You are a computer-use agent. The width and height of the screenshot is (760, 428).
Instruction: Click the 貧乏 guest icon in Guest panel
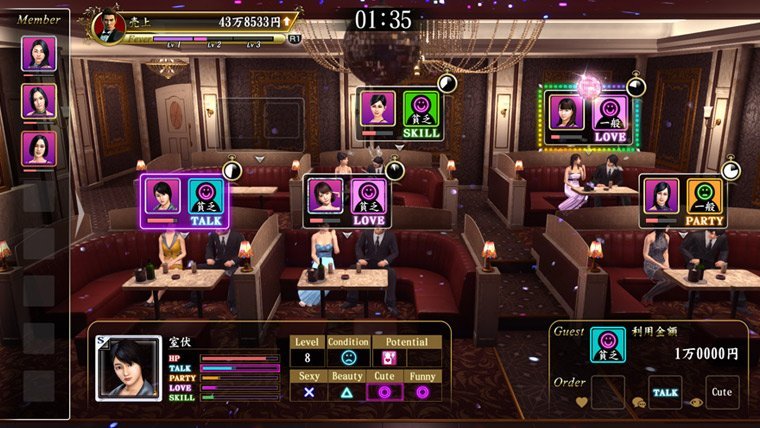(x=608, y=345)
